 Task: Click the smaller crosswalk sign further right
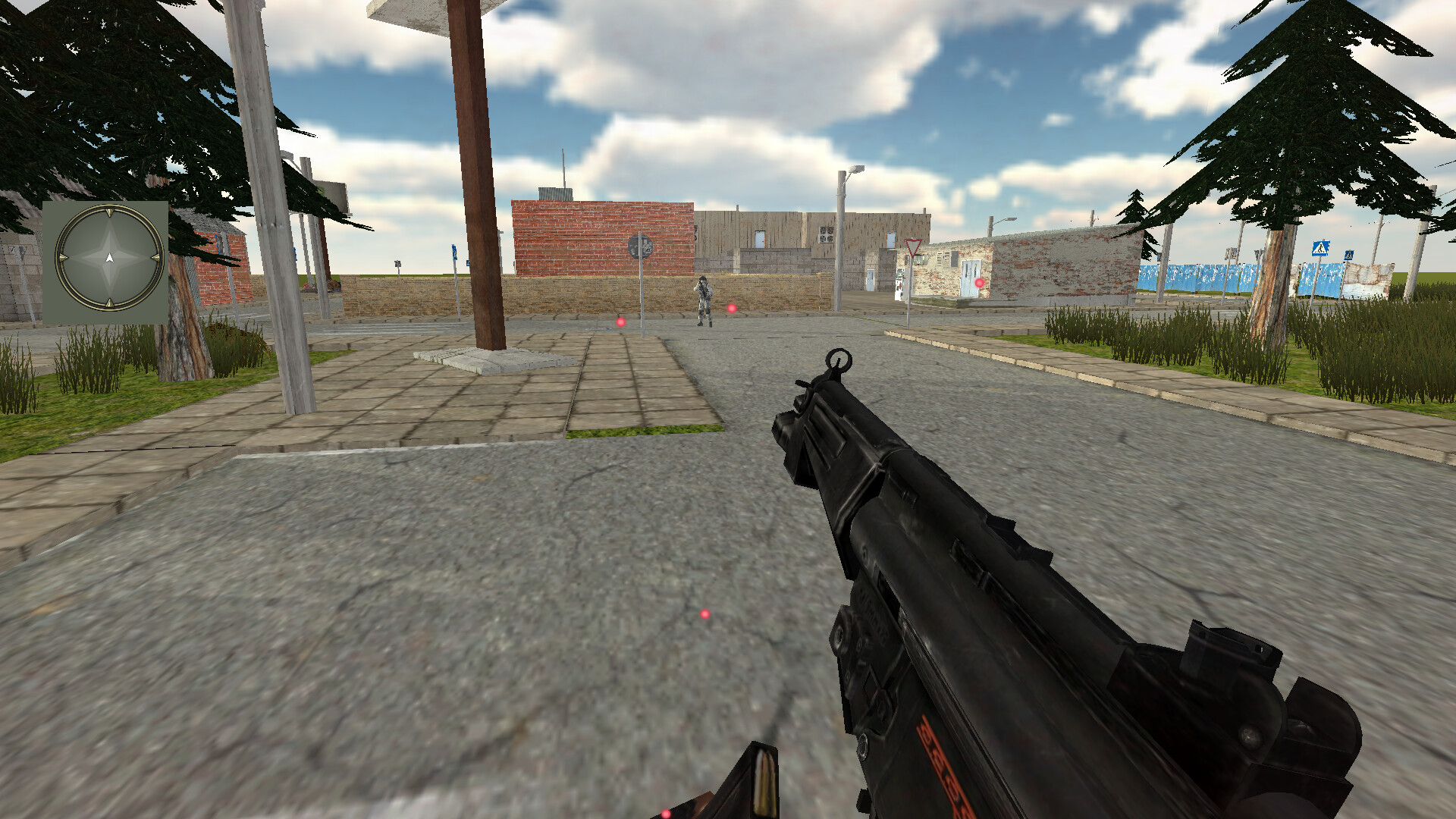click(1348, 255)
